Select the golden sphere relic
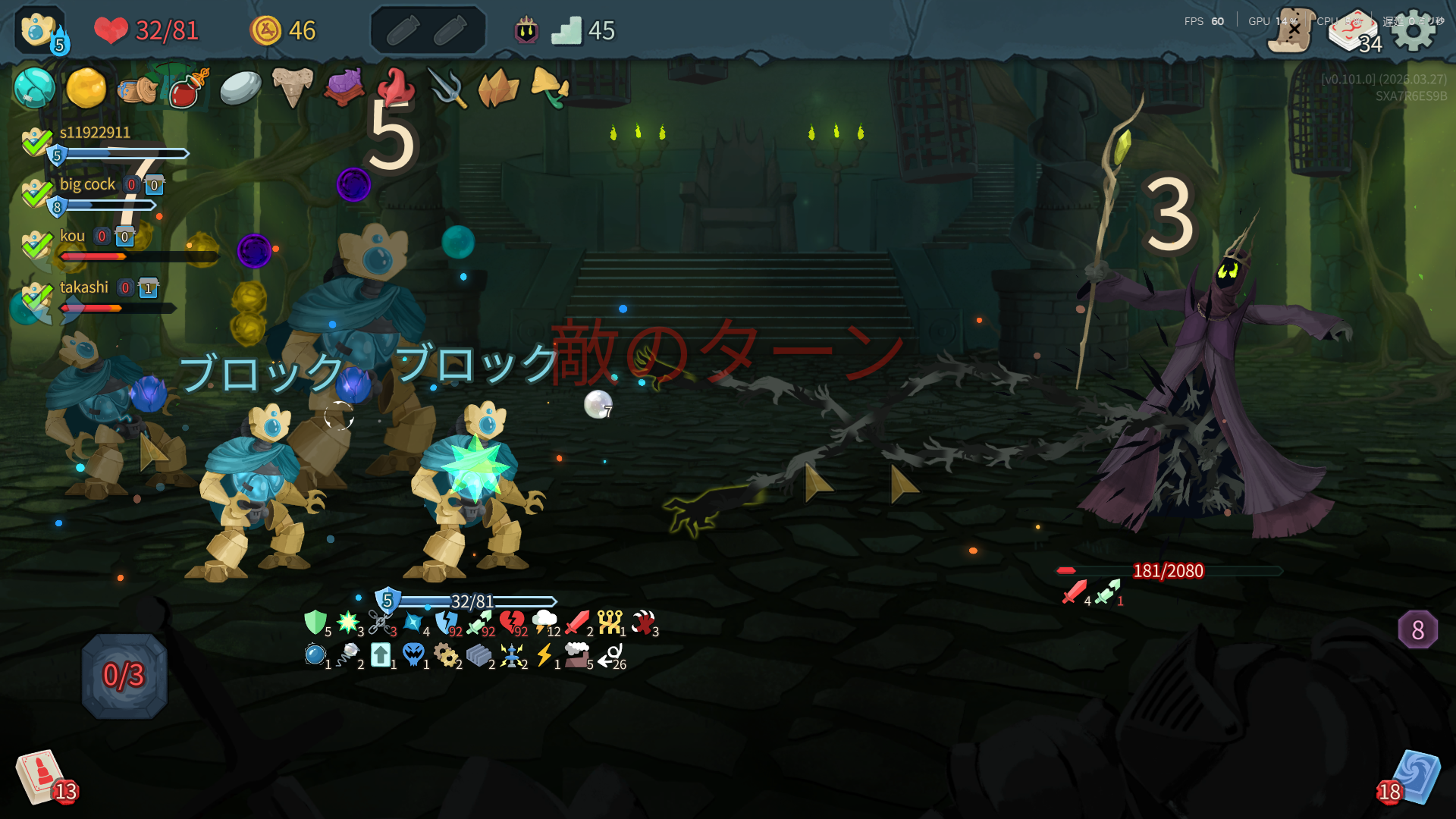The image size is (1456, 819). click(86, 88)
